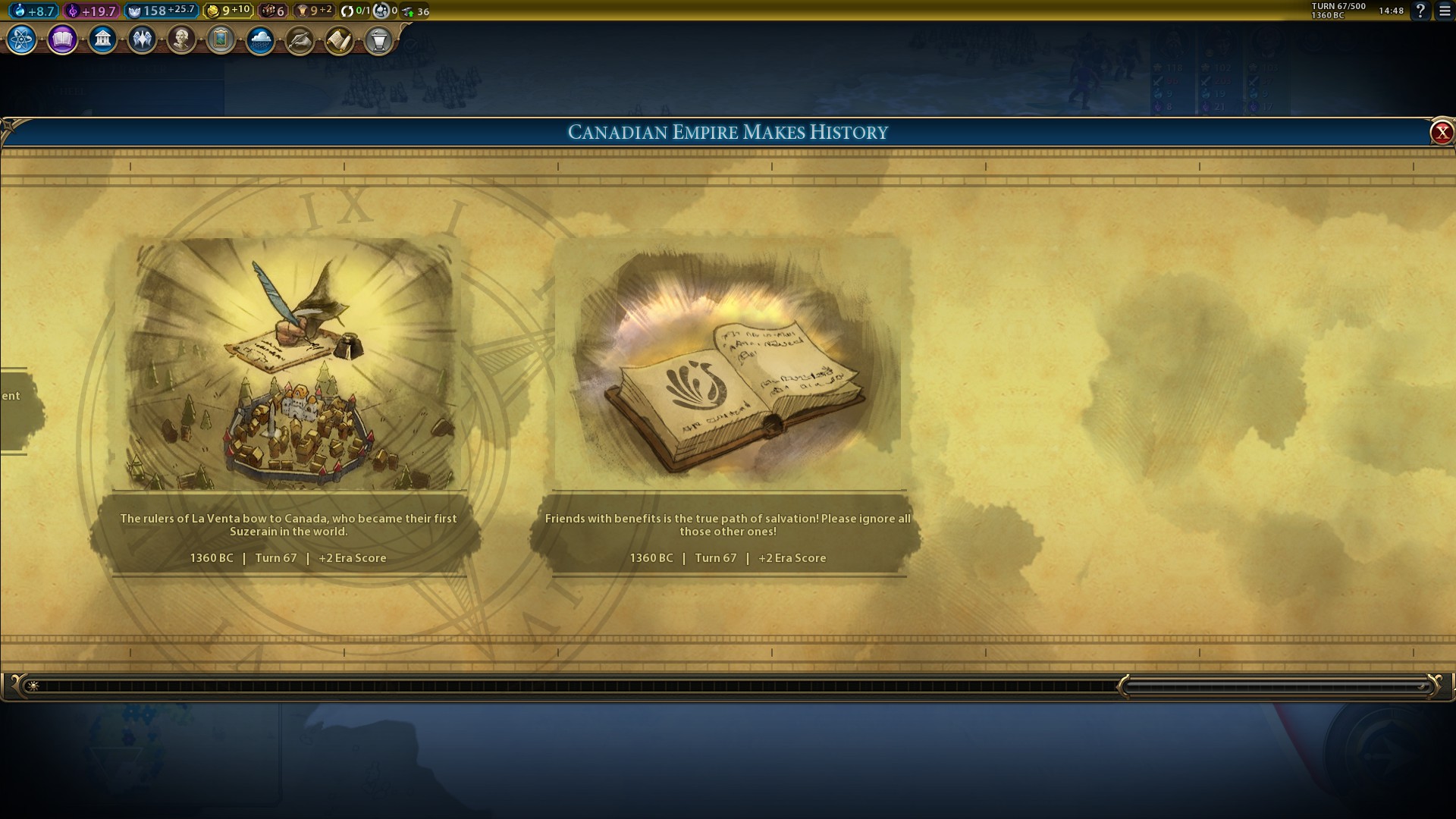Open the quill and hand icon
The image size is (1456, 819).
300,39
